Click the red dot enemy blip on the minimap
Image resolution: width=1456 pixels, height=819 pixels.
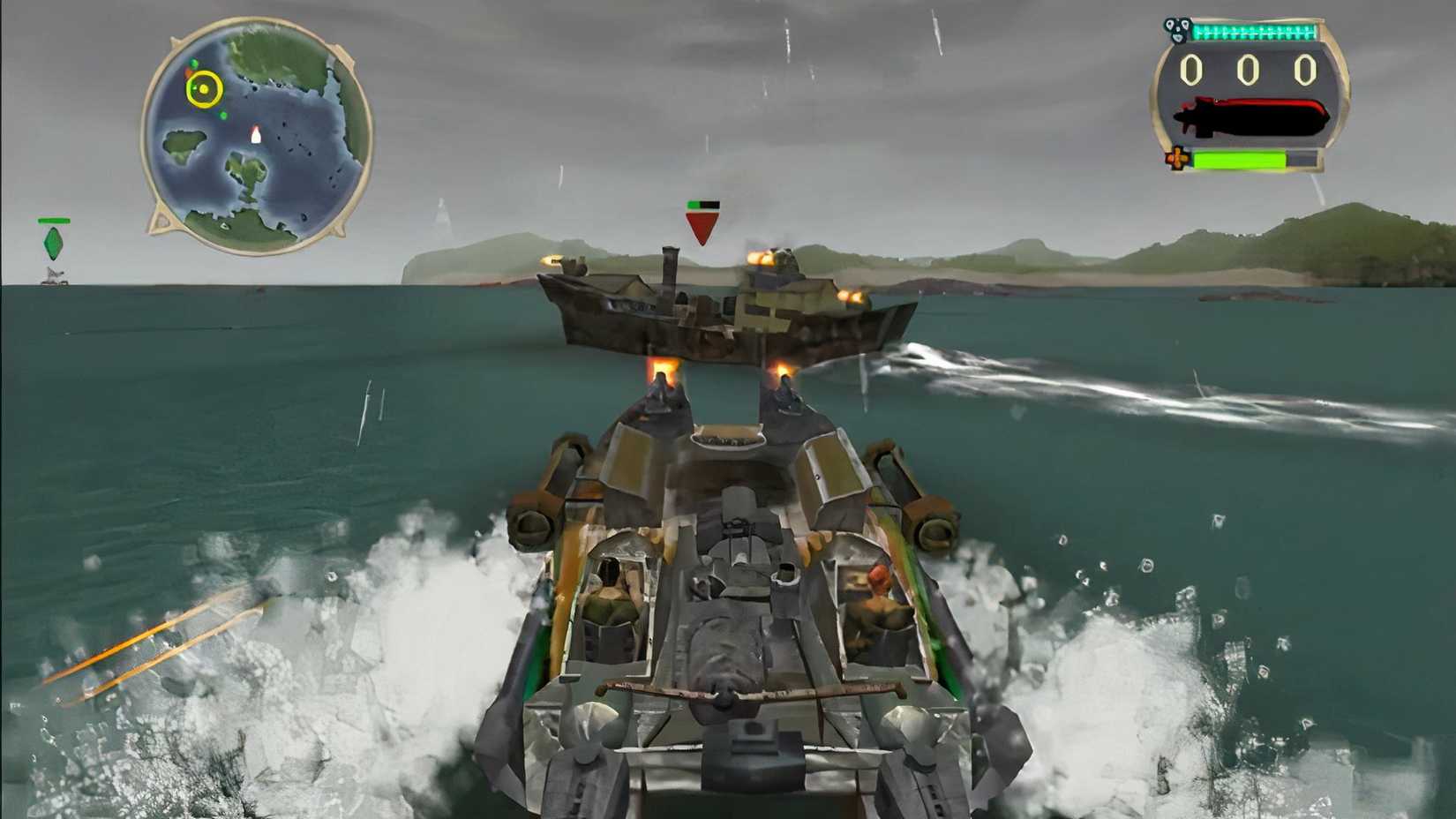tap(189, 73)
